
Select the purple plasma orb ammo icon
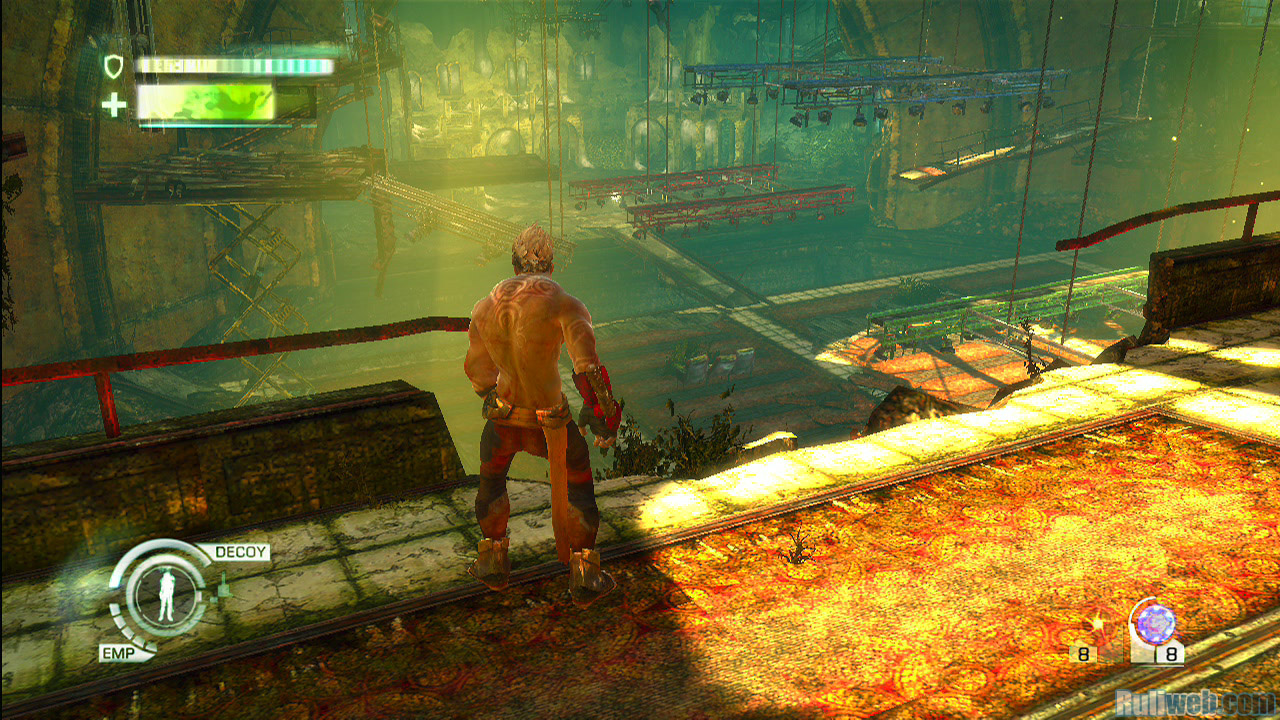[1156, 624]
